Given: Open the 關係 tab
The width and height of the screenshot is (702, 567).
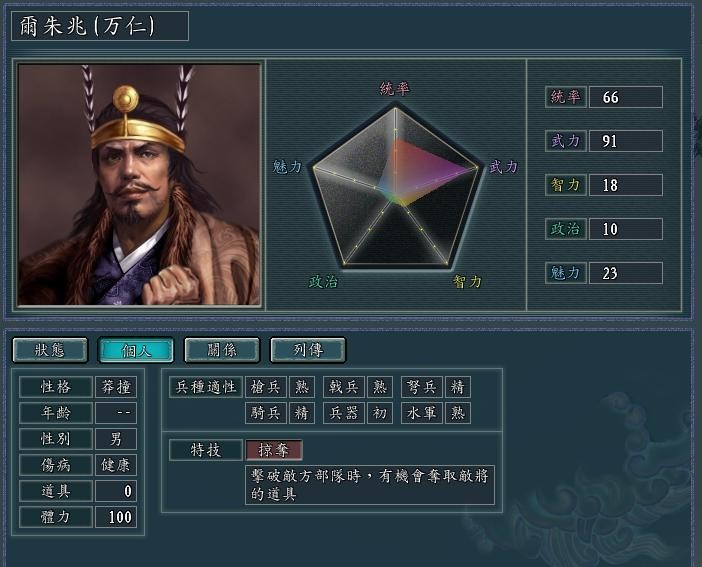Looking at the screenshot, I should (x=222, y=350).
